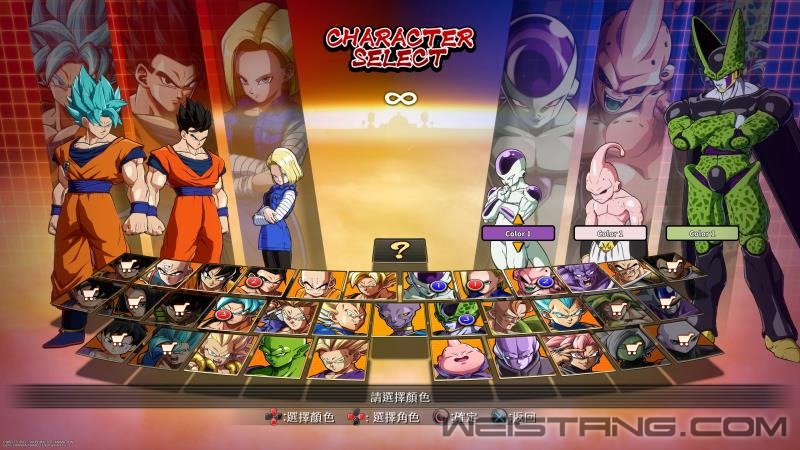Click the green Color 1 label
The height and width of the screenshot is (450, 800).
click(x=701, y=233)
